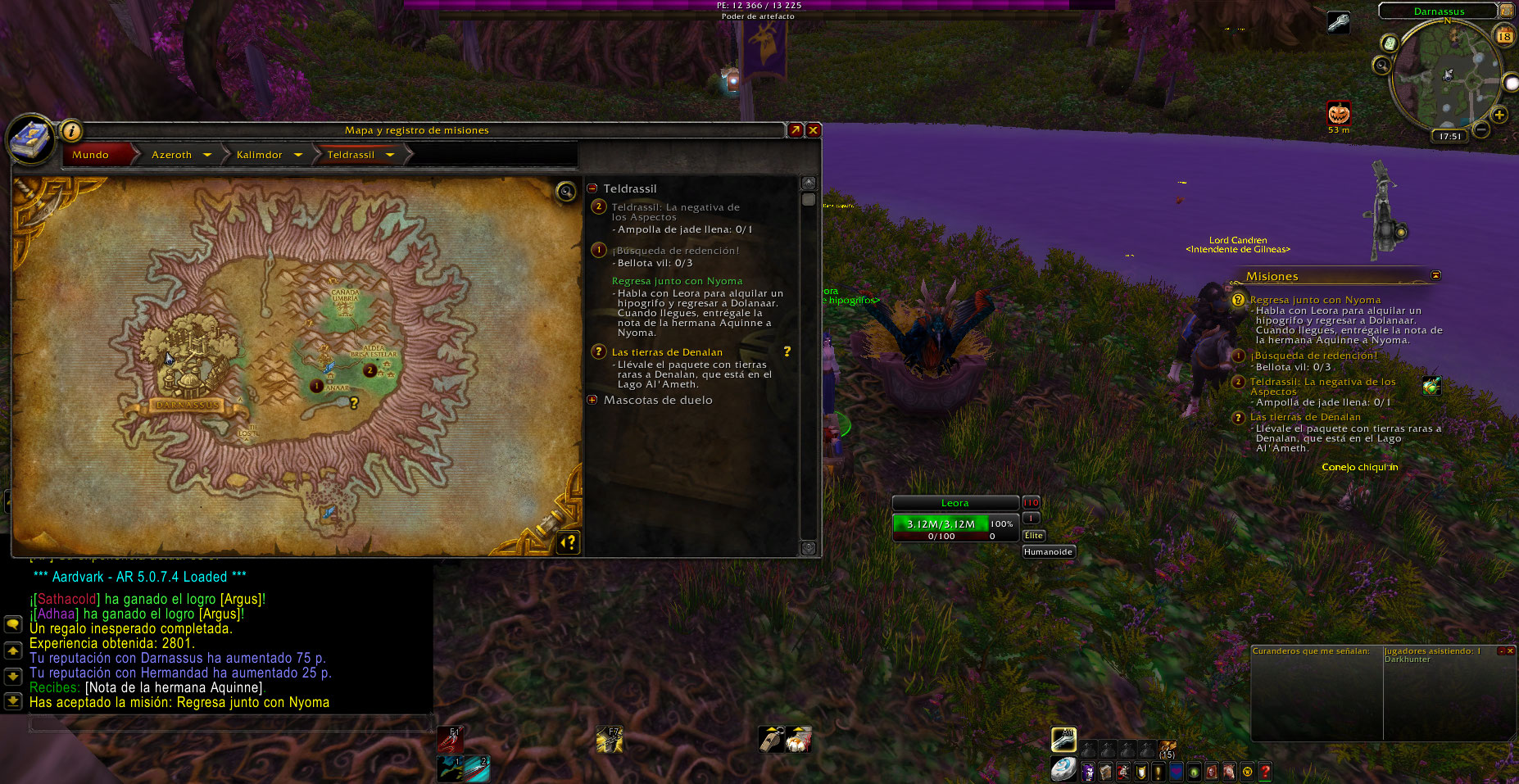Click the magnifier button on the map
This screenshot has height=784, width=1519.
(565, 193)
